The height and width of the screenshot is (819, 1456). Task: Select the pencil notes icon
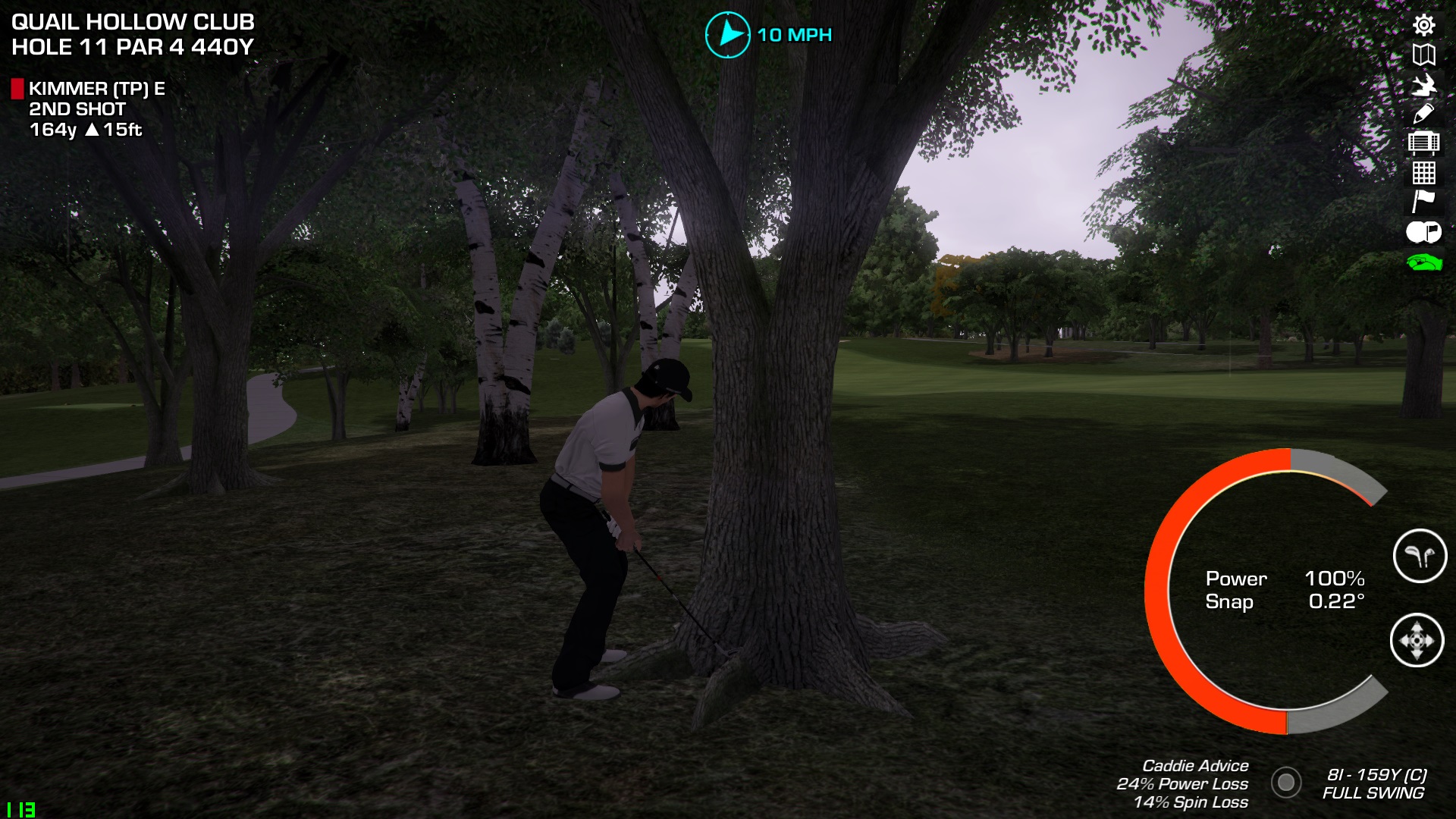(1423, 114)
